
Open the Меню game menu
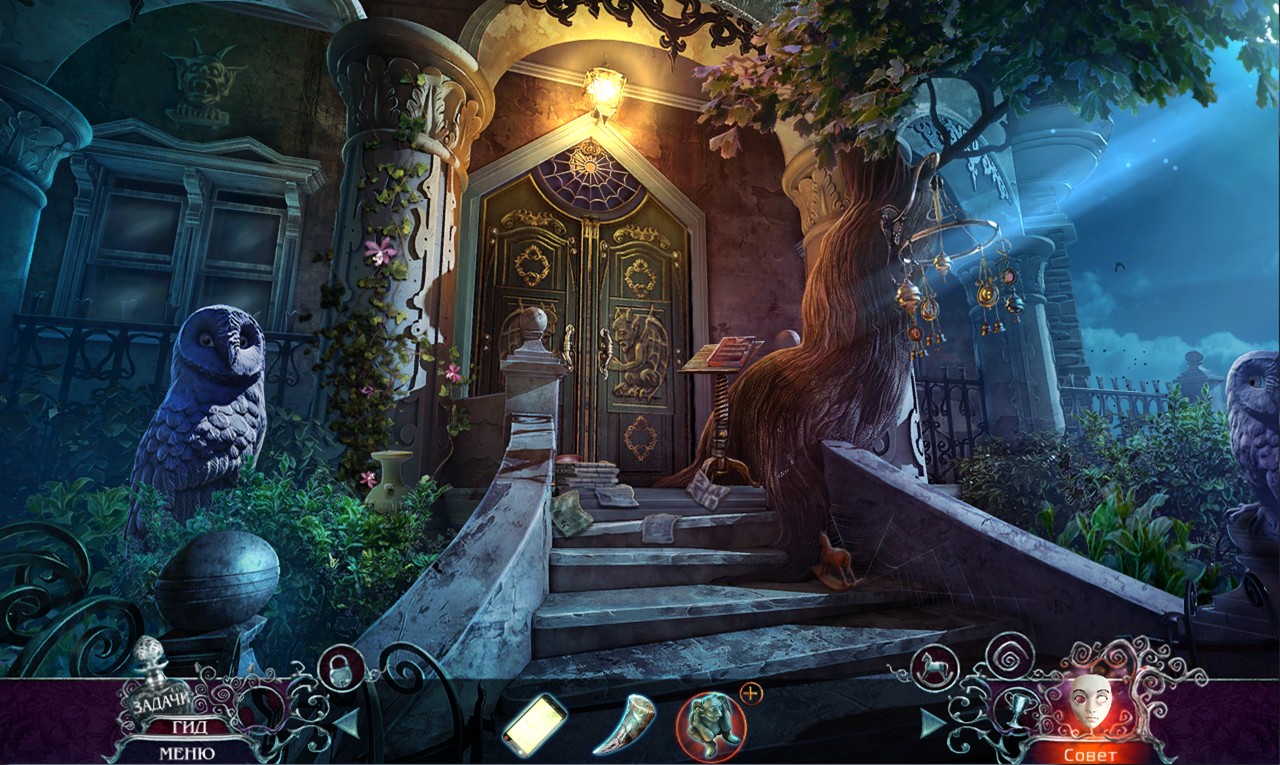click(x=187, y=753)
